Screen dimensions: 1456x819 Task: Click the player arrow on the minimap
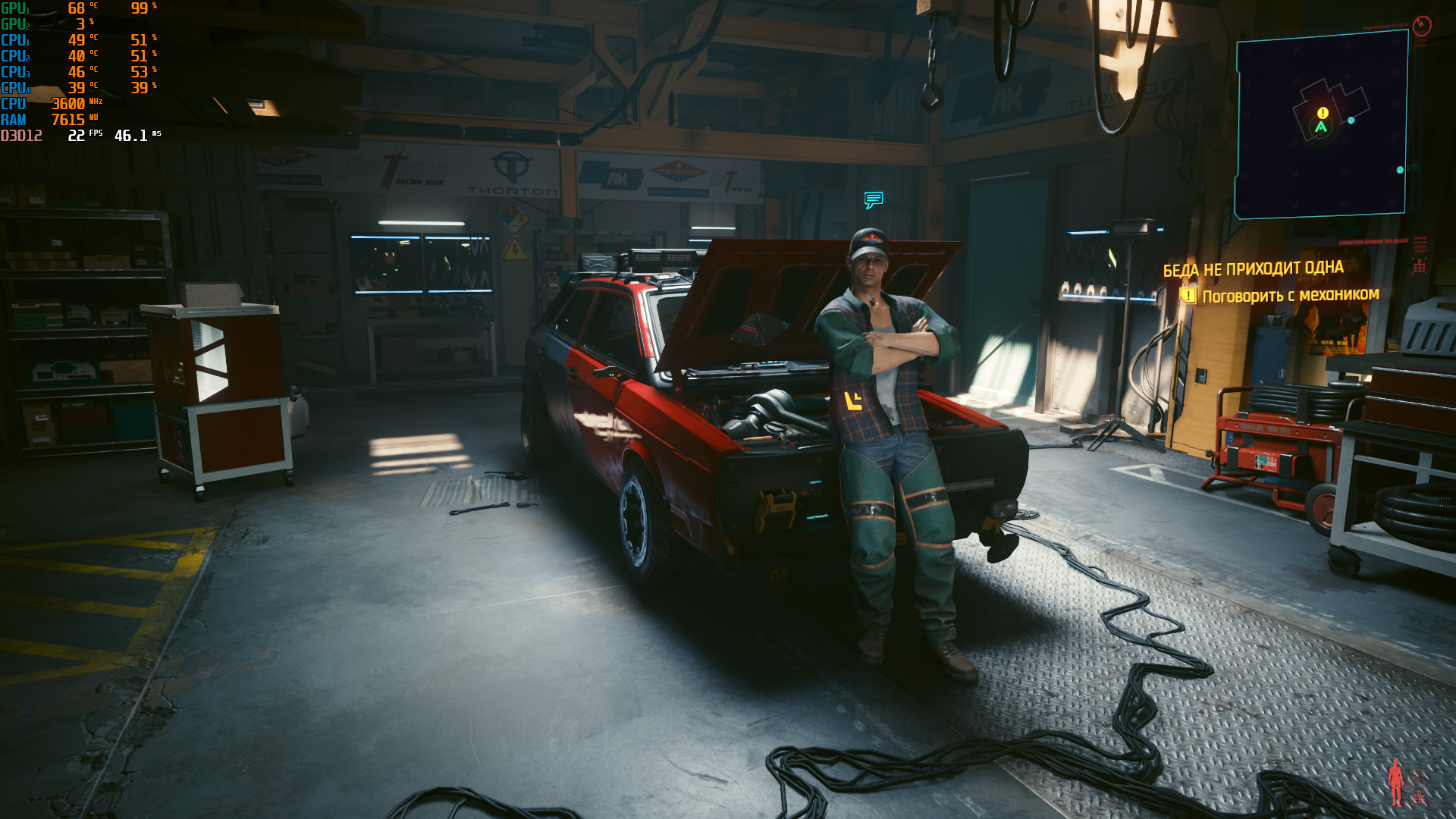coord(1321,127)
